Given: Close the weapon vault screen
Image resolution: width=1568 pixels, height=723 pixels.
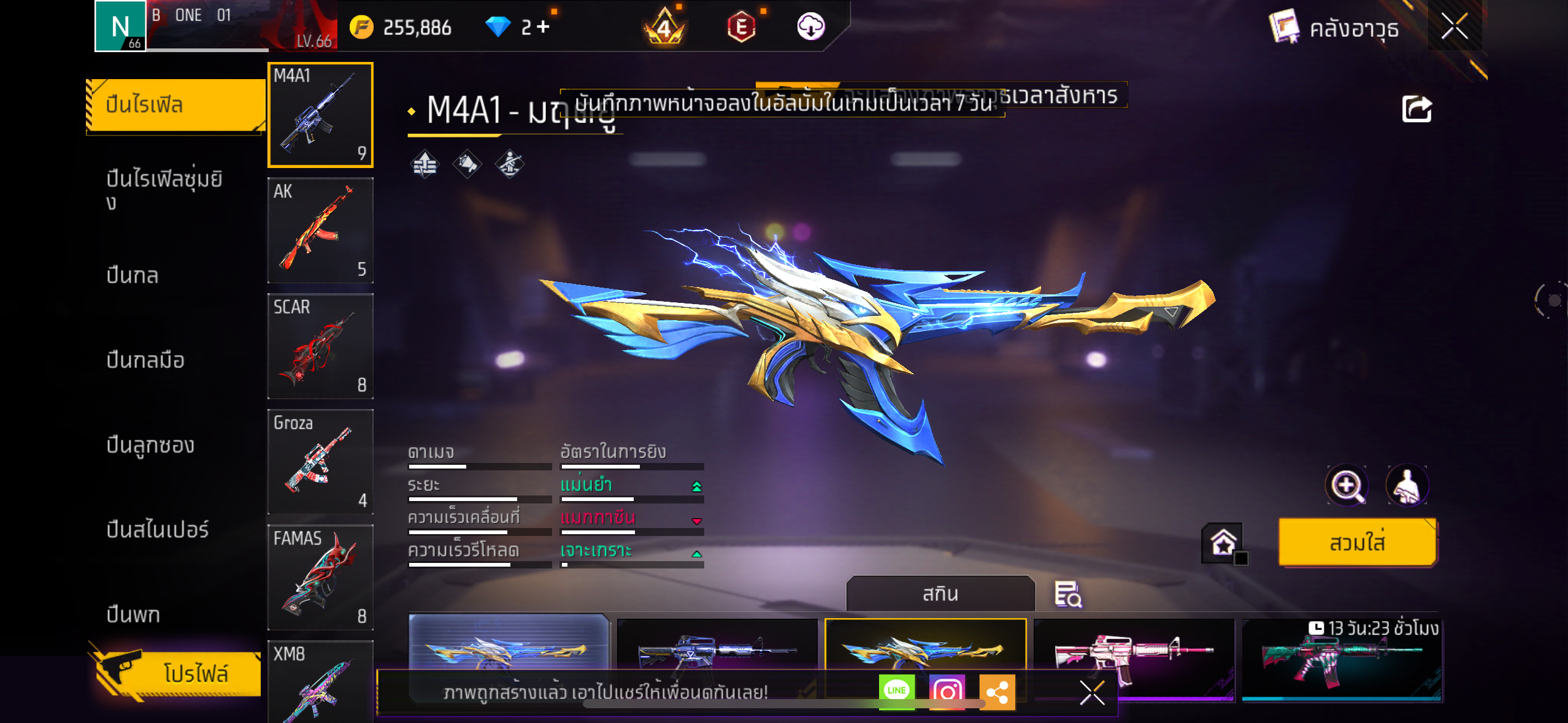Looking at the screenshot, I should point(1454,27).
